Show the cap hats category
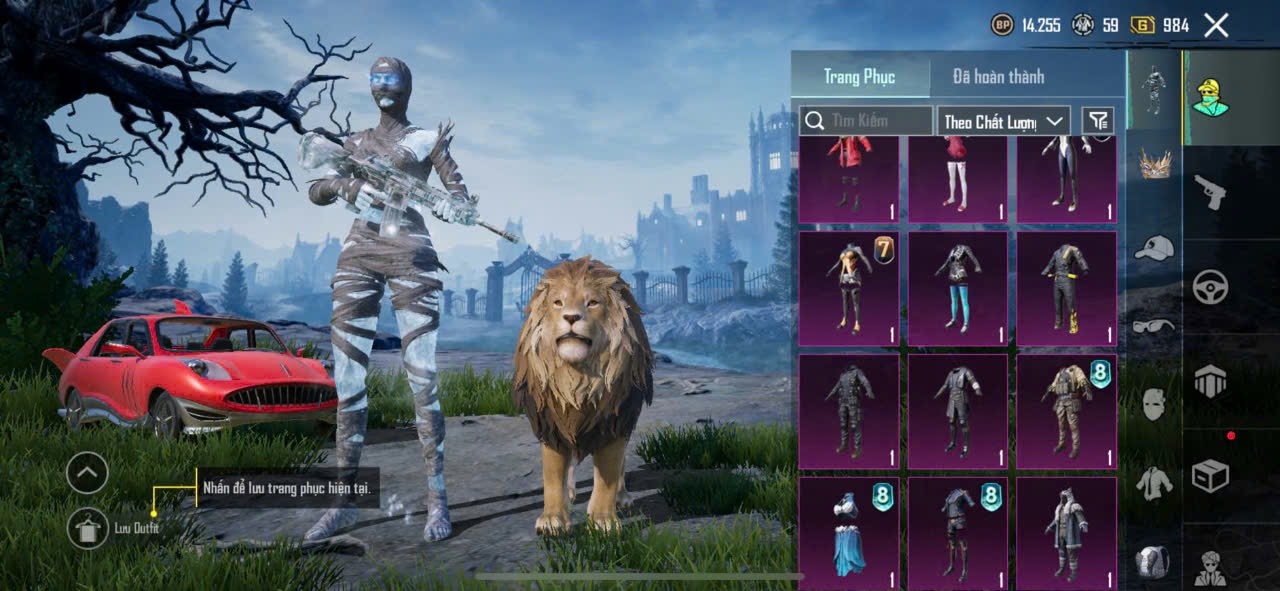The height and width of the screenshot is (591, 1280). (x=1154, y=247)
